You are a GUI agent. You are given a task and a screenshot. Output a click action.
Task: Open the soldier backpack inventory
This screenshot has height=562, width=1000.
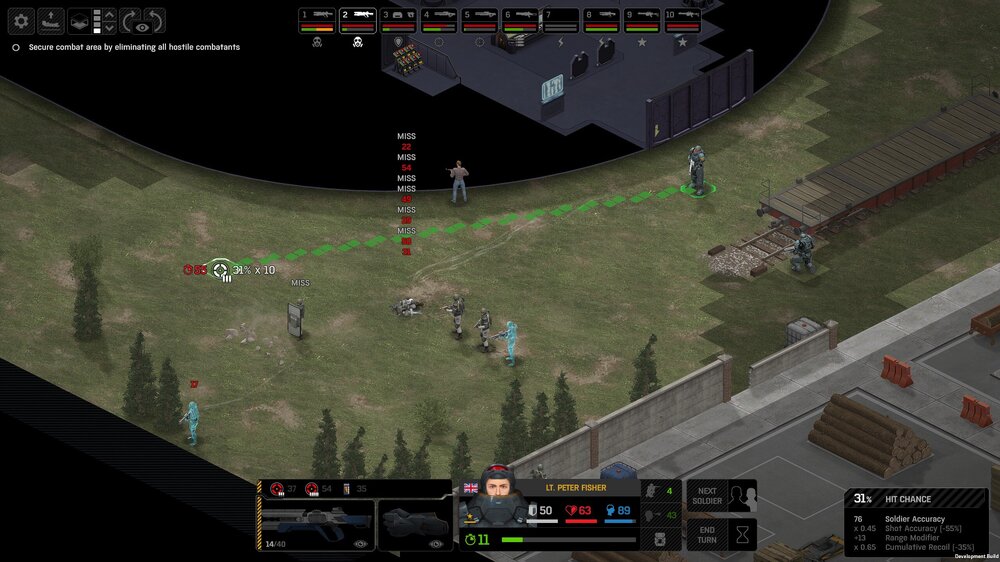click(x=661, y=540)
